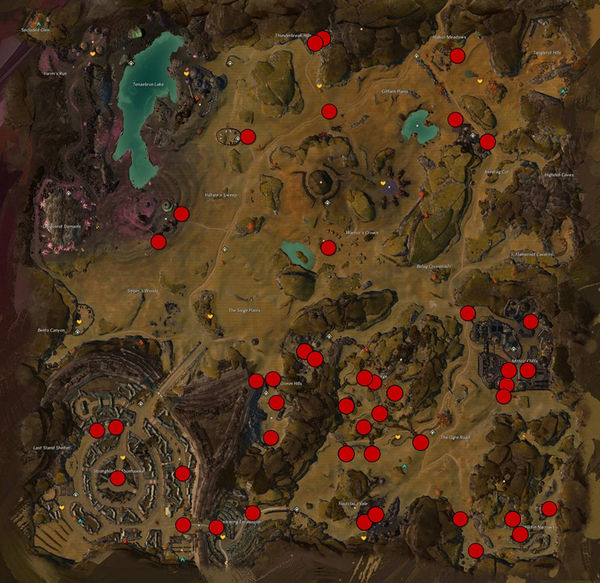Viewport: 600px width, 583px height.
Task: Select the red marker in Malkor Meadows
Action: coord(457,56)
